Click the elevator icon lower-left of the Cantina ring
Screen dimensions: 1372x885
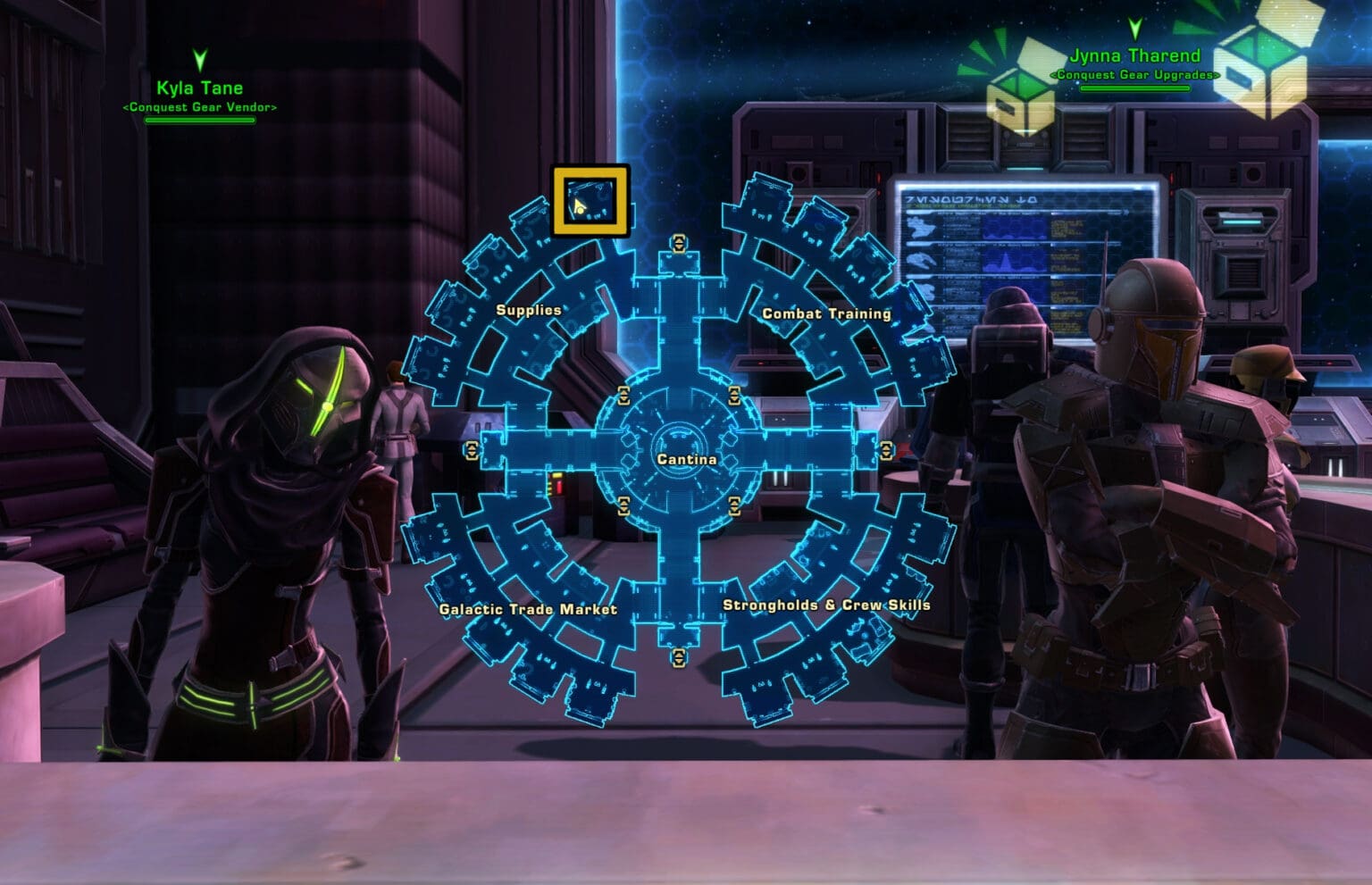[623, 505]
